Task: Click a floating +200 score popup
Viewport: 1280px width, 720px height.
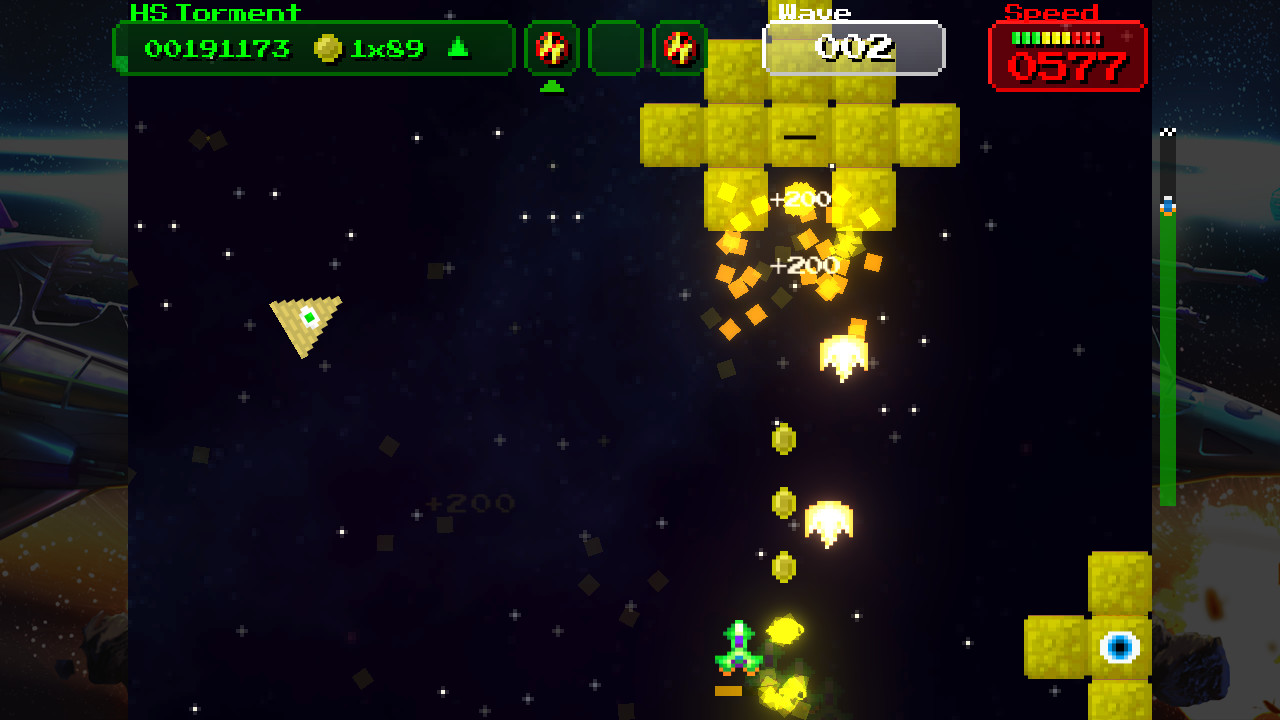Action: pos(803,196)
